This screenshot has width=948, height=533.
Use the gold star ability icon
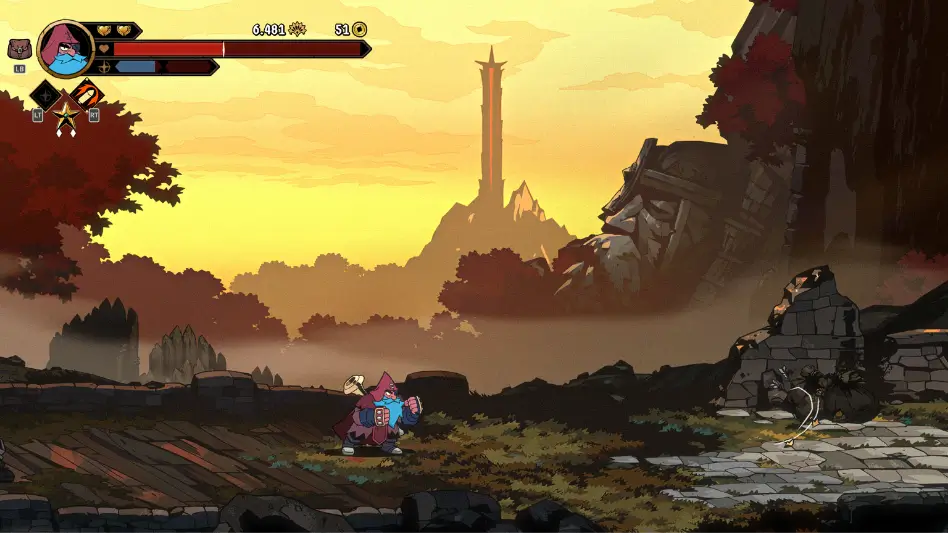tap(67, 119)
